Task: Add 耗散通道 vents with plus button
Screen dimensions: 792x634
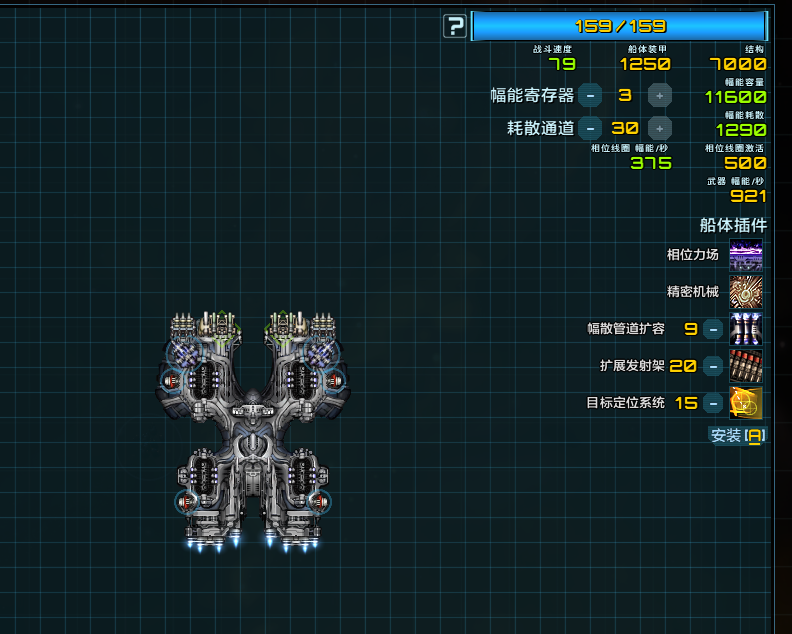Action: (x=660, y=128)
